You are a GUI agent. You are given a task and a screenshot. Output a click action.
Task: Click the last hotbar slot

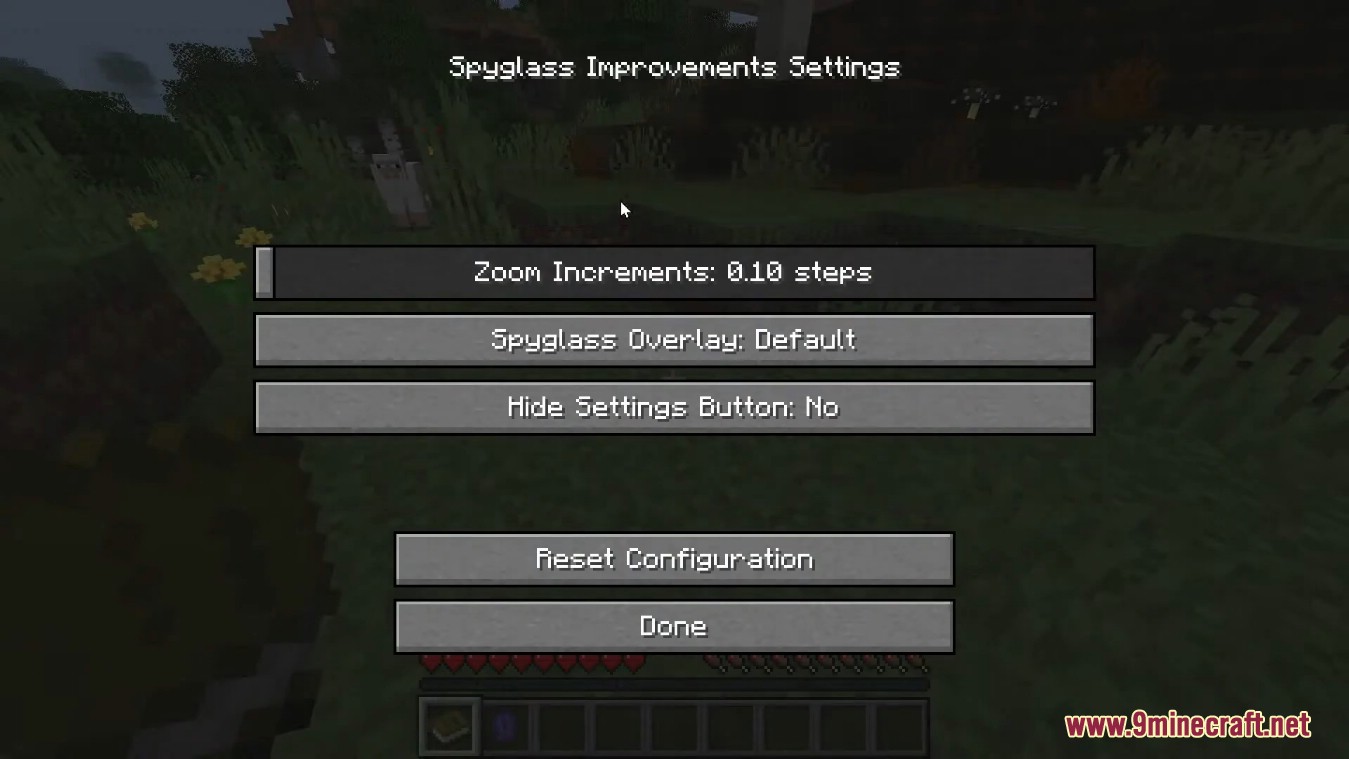[x=899, y=727]
